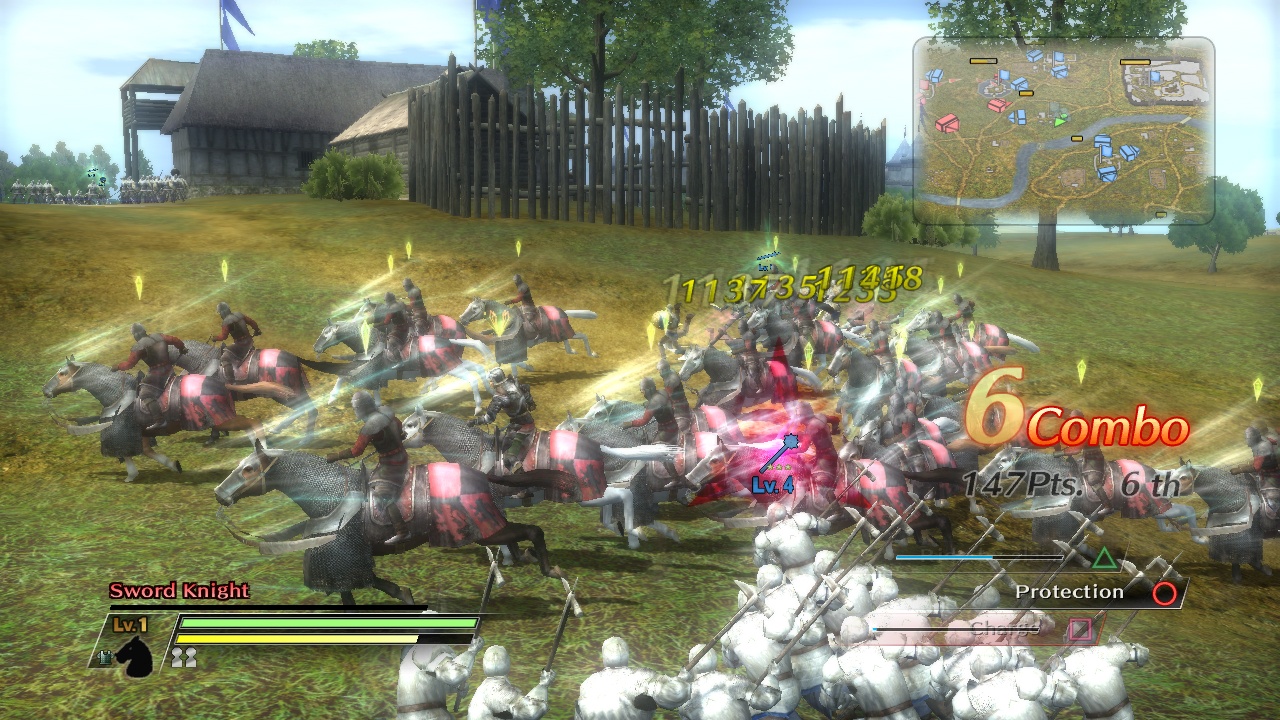The image size is (1280, 720).
Task: Click a red enemy base marker on the minimap
Action: point(947,124)
